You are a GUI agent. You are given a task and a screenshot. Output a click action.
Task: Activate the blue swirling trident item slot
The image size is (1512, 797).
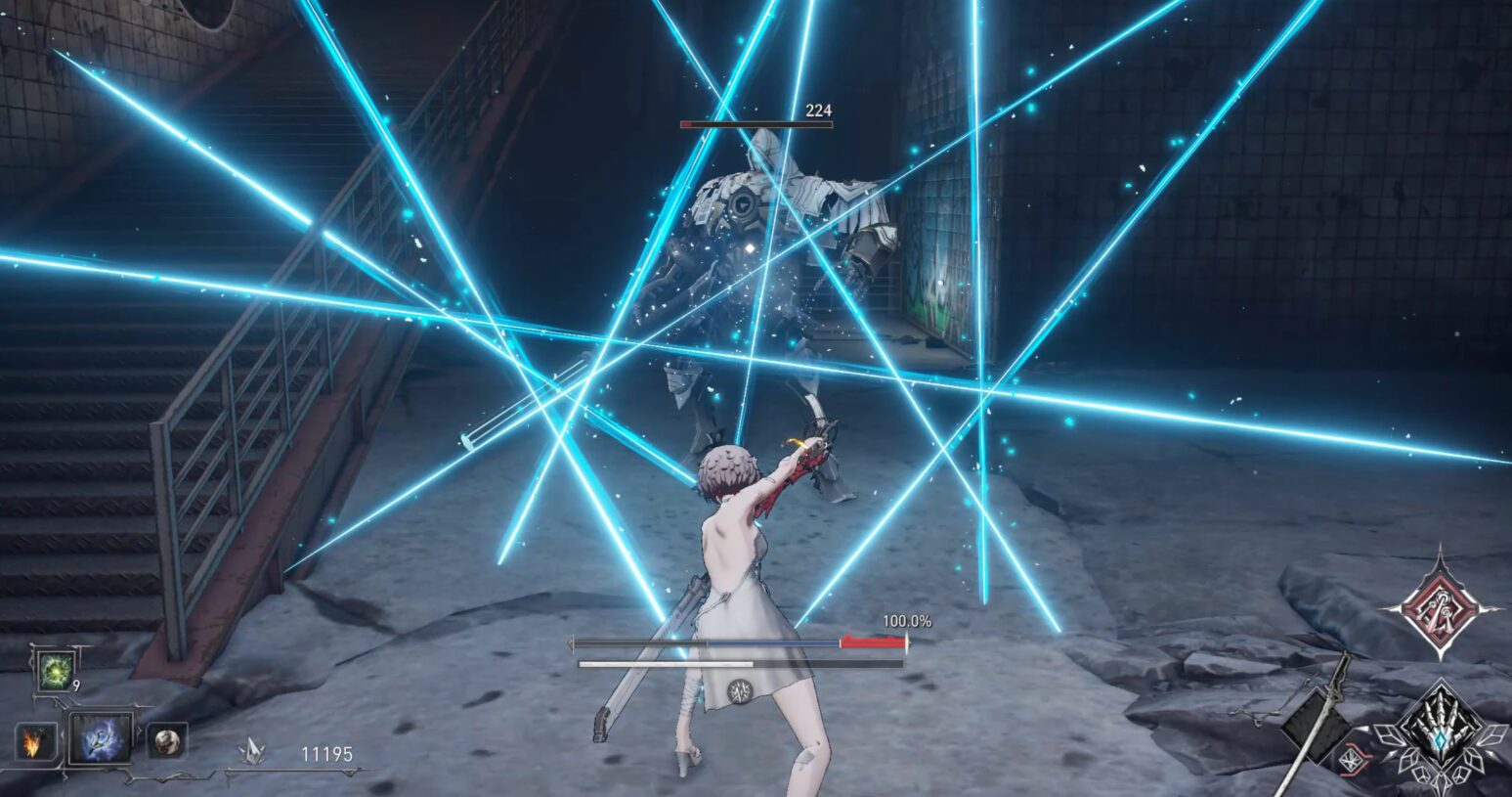[101, 740]
